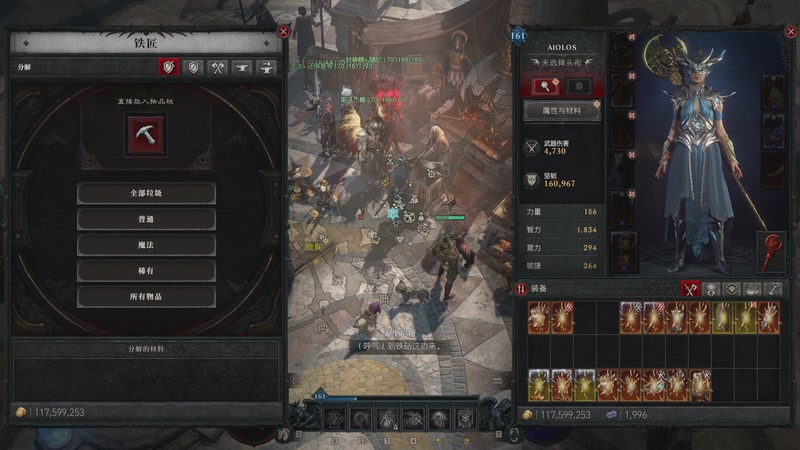The image size is (800, 450).
Task: Switch to the inventory key tab
Action: pos(773,288)
